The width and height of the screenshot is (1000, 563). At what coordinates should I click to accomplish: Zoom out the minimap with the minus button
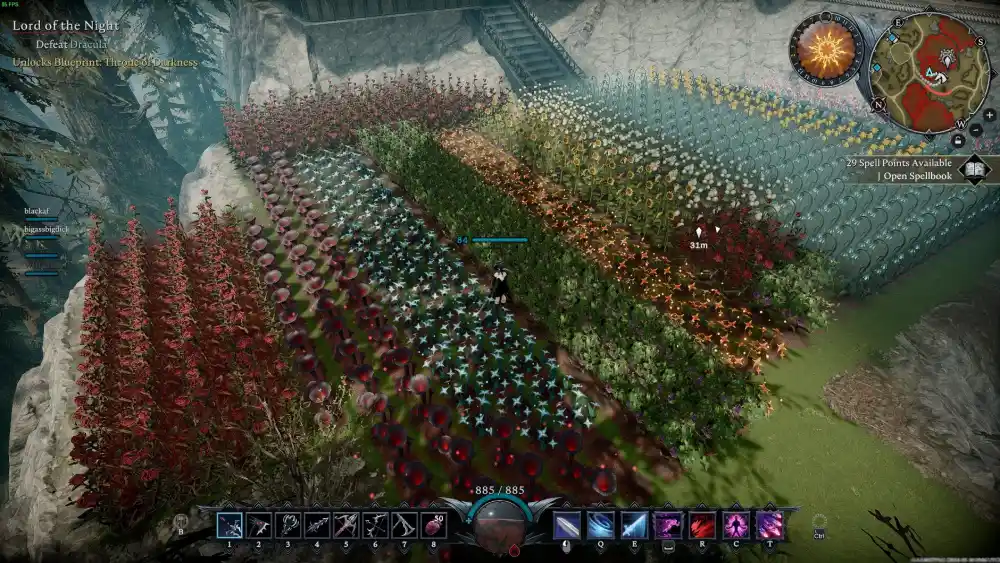coord(977,127)
